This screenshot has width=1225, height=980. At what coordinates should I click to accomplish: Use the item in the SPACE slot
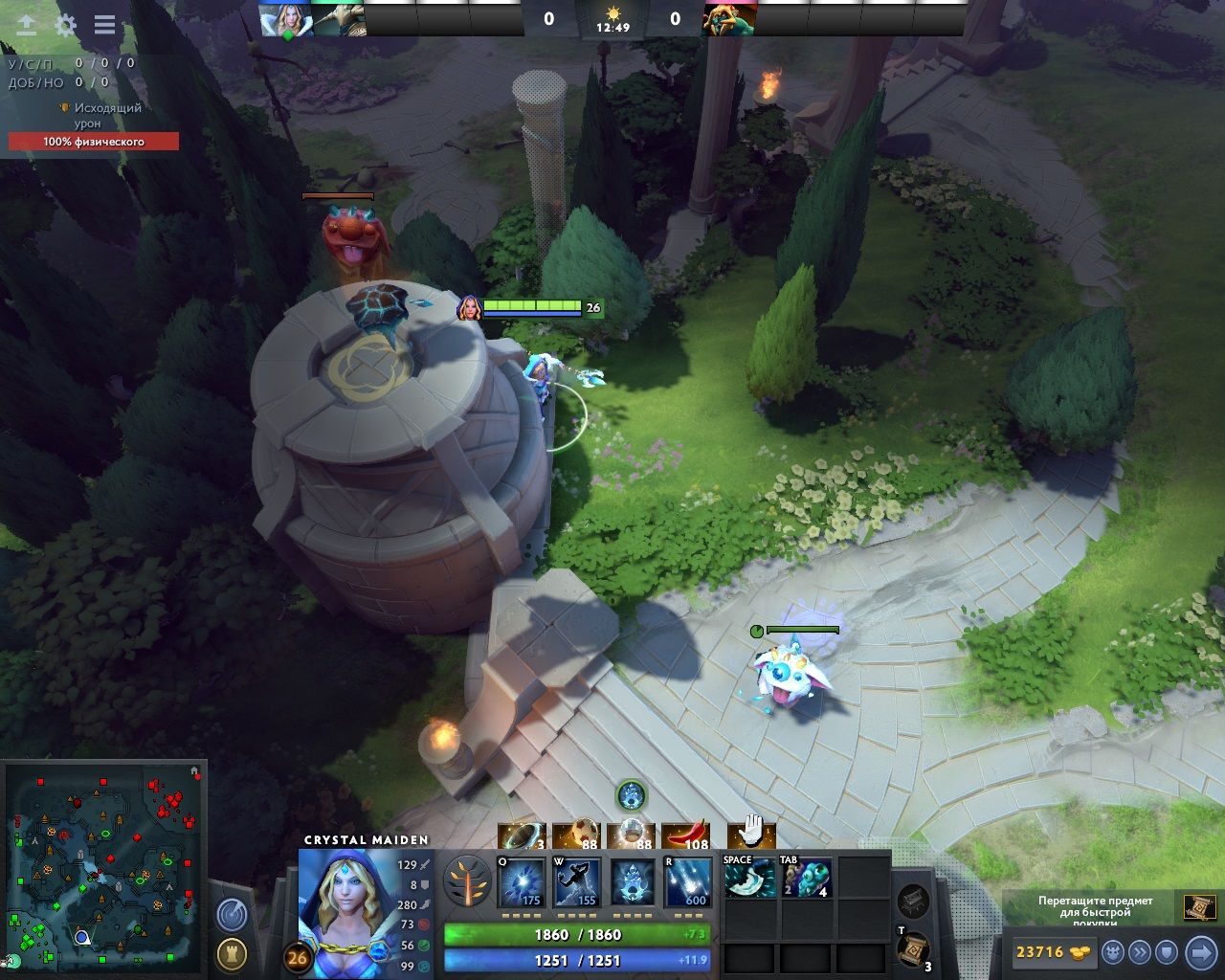[748, 878]
